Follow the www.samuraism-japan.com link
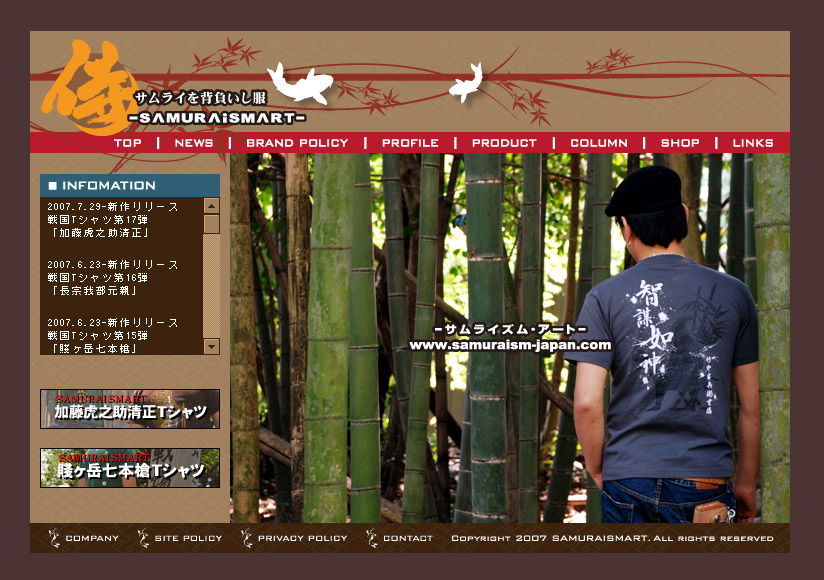824x580 pixels. (510, 345)
